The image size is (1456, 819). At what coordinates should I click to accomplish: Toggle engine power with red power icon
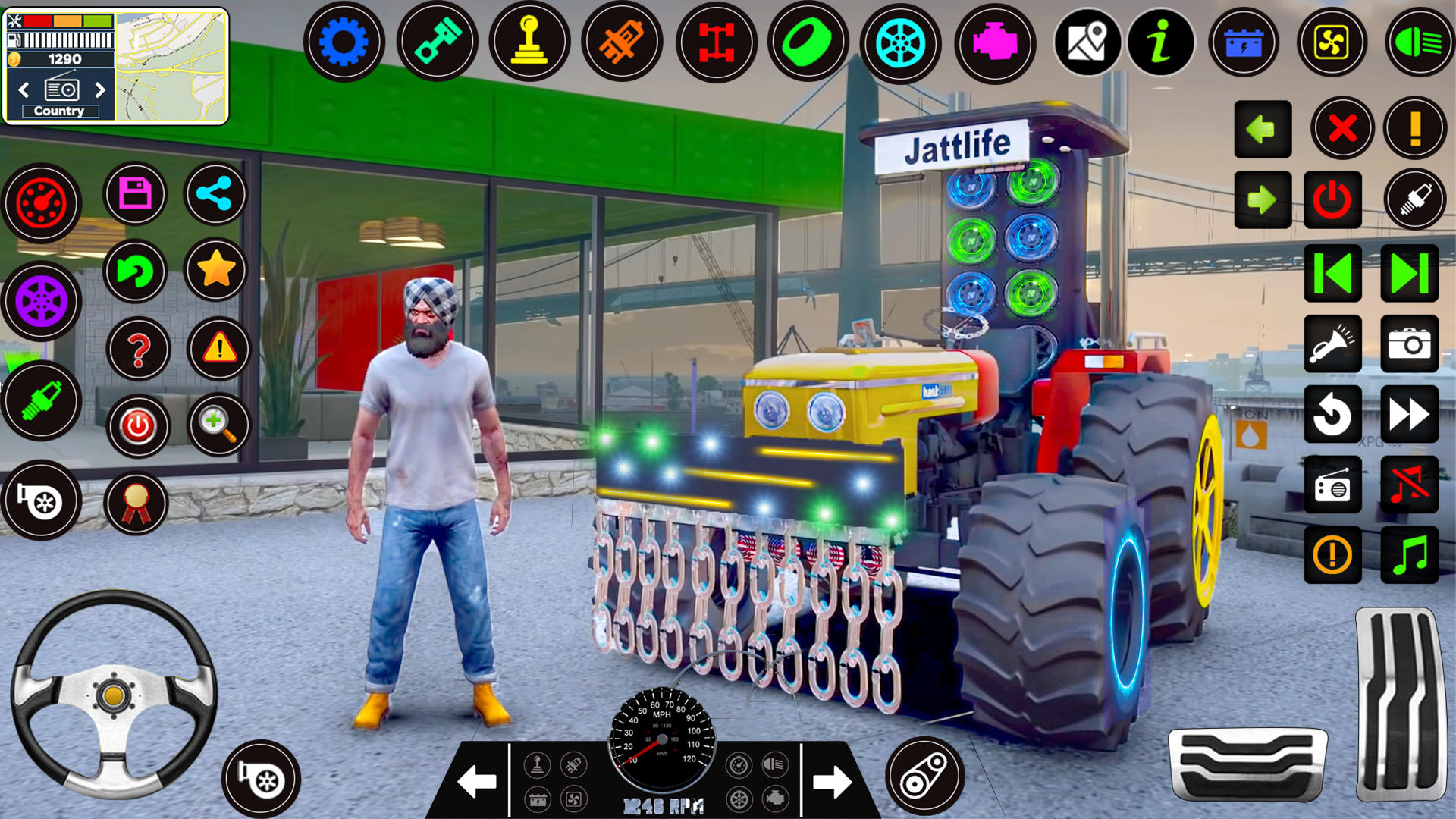1333,199
